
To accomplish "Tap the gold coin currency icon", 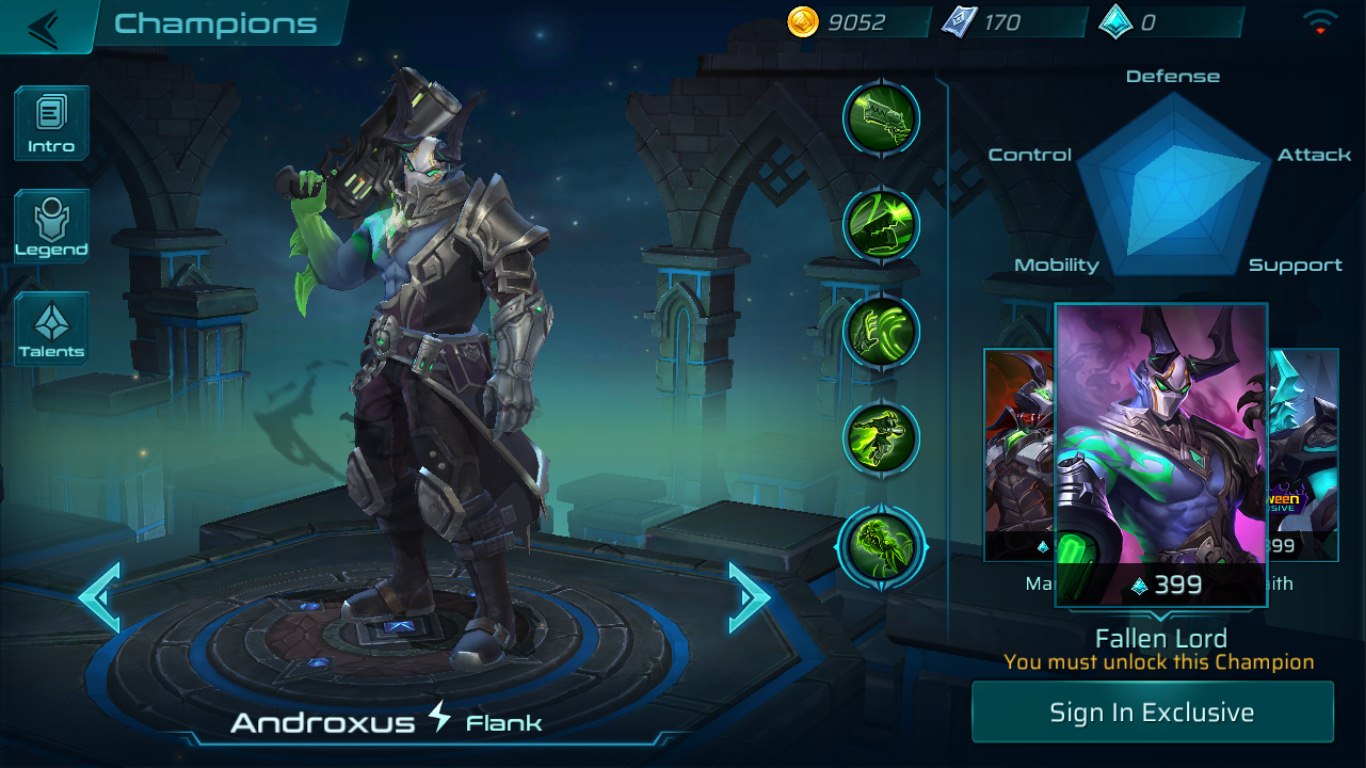I will 803,22.
